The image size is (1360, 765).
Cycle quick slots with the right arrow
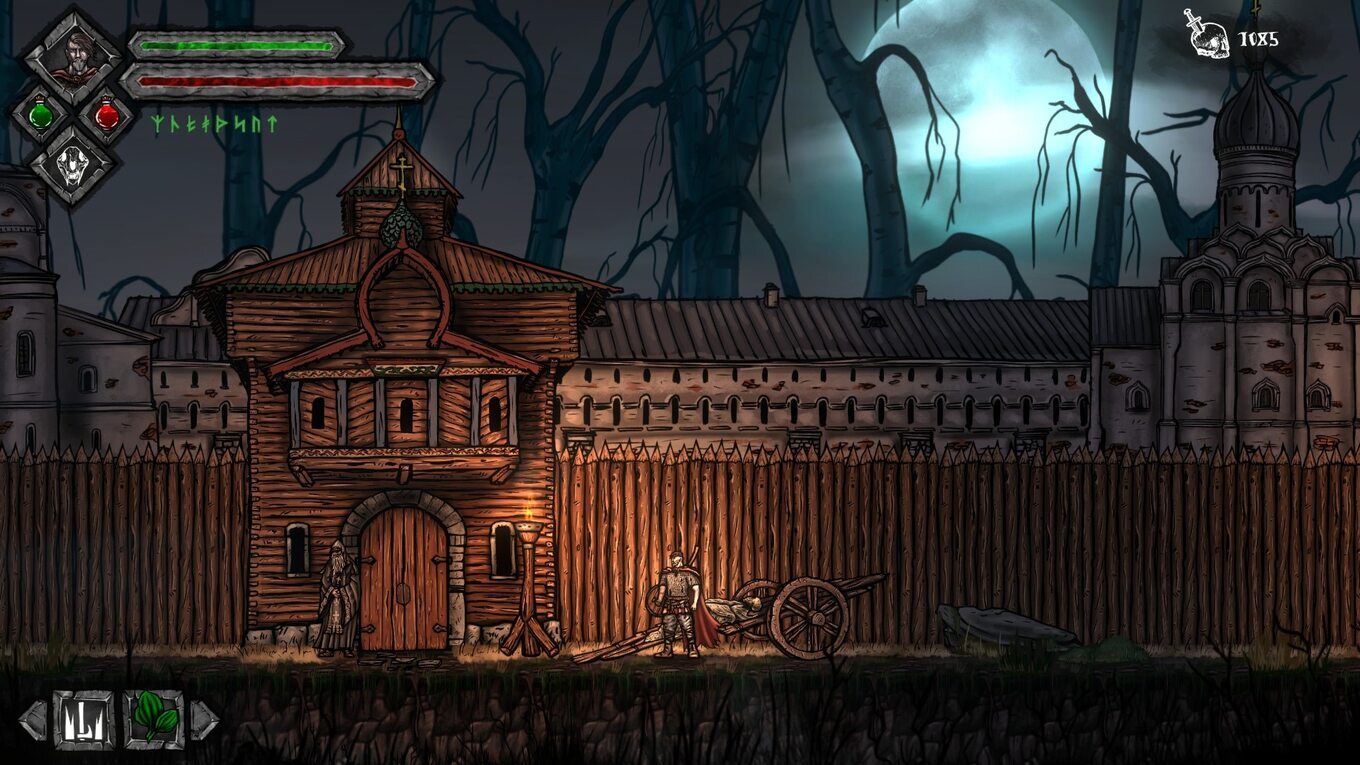click(x=203, y=720)
